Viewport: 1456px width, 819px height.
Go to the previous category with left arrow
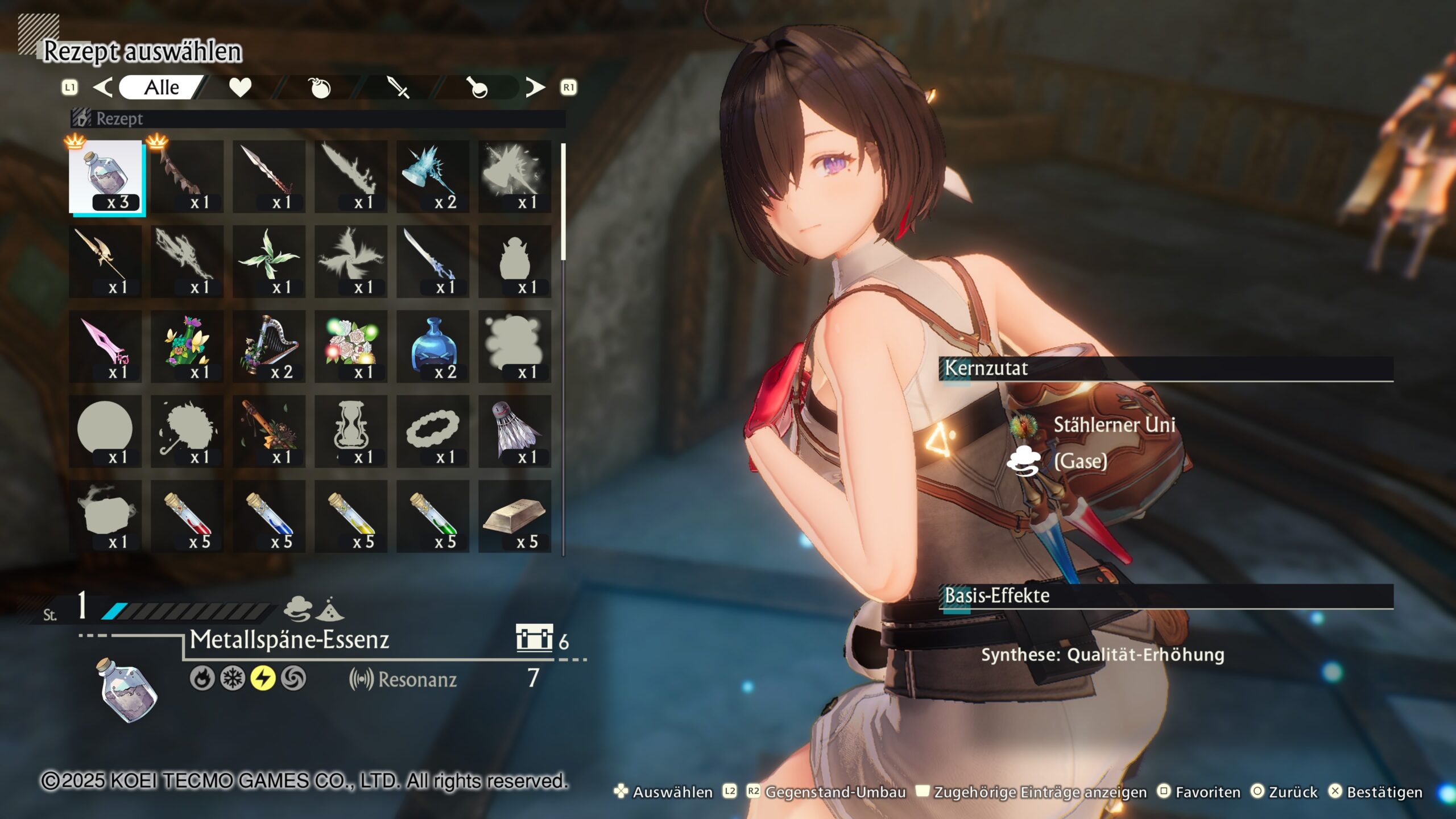coord(103,88)
